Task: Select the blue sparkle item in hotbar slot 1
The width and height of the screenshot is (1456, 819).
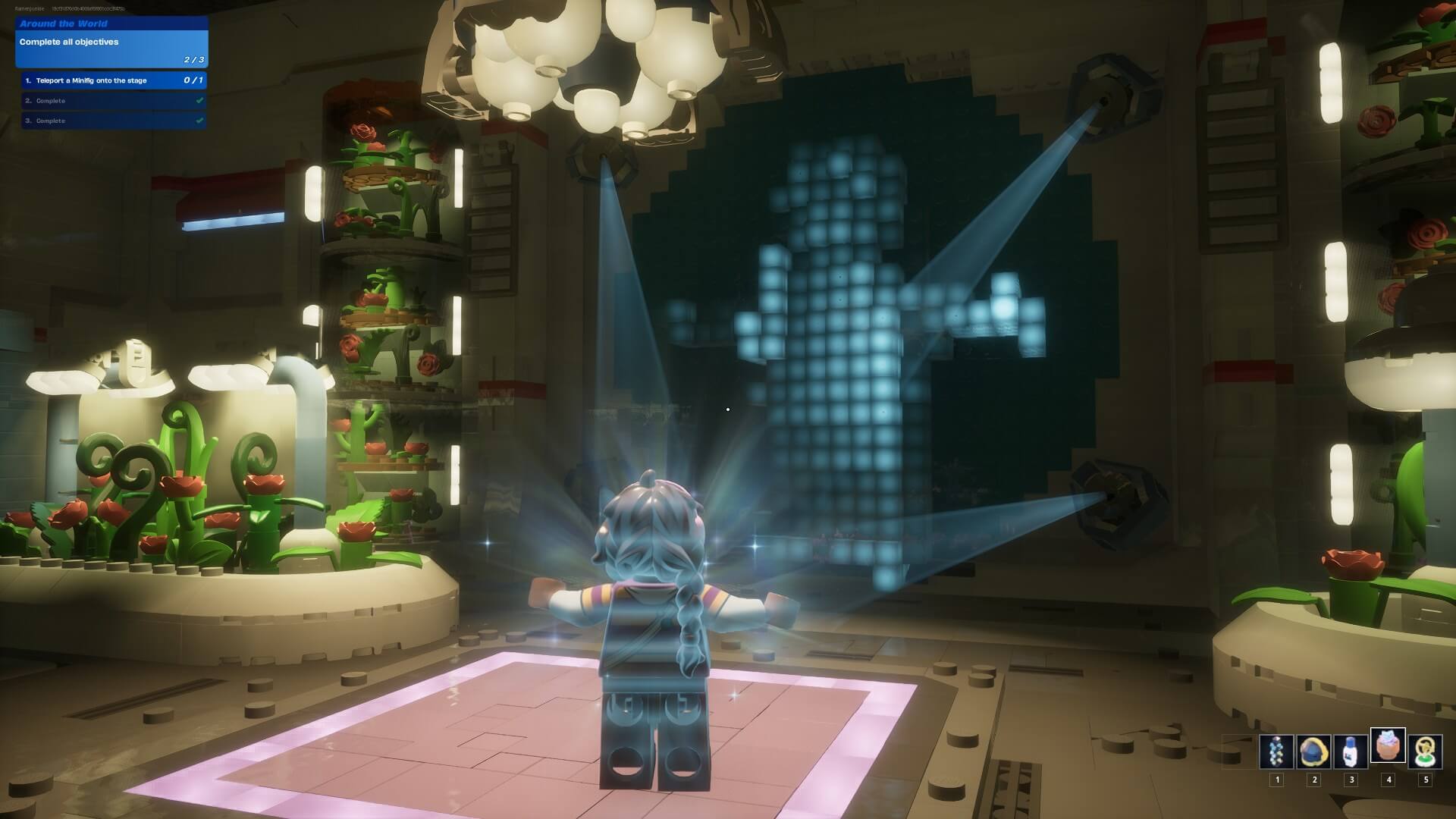Action: click(1276, 751)
